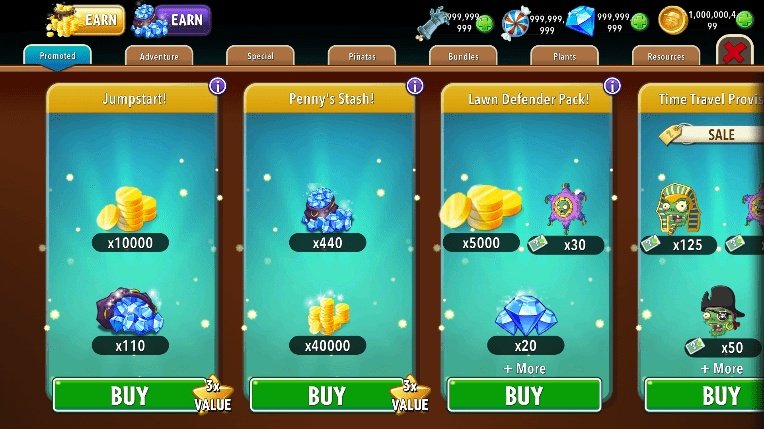764x429 pixels.
Task: Buy the Penny's Stash! pack
Action: (x=327, y=395)
